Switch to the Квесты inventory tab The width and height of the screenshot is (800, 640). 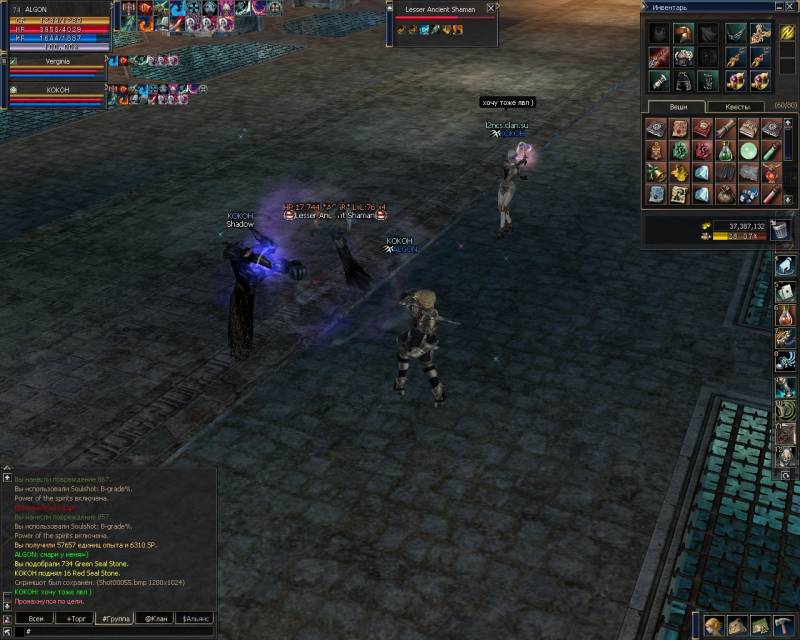(737, 106)
